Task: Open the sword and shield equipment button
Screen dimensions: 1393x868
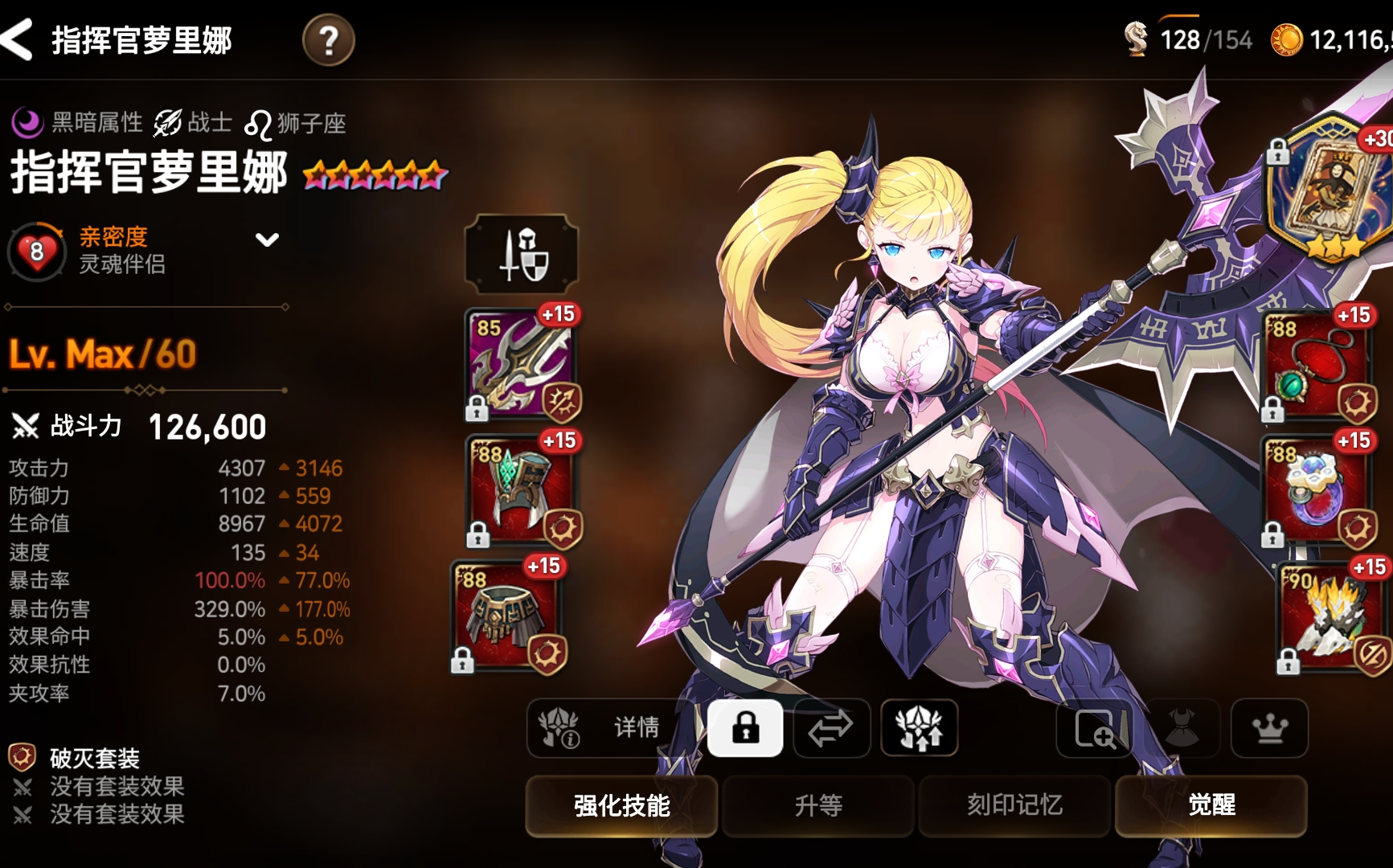Action: 522,254
